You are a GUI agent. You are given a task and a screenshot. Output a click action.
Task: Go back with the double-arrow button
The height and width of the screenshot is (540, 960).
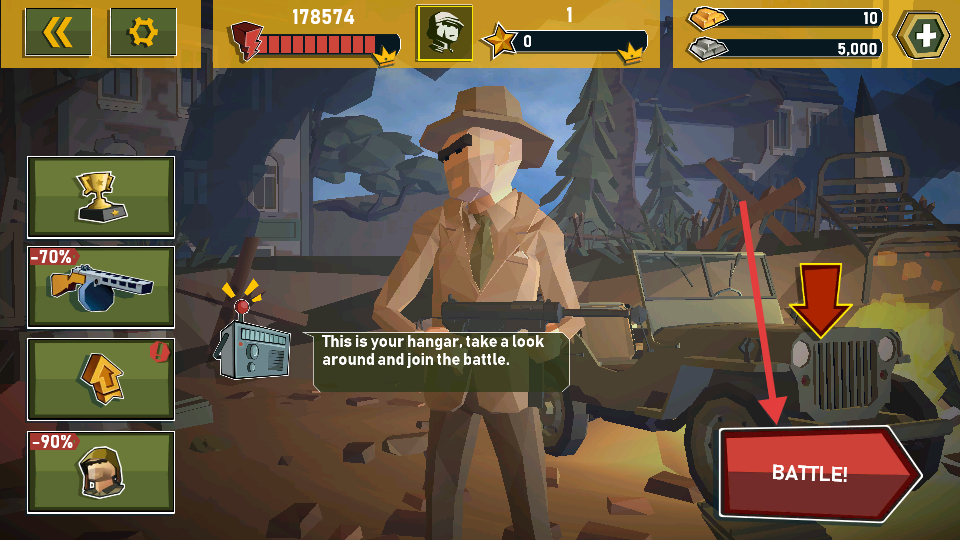pyautogui.click(x=58, y=33)
